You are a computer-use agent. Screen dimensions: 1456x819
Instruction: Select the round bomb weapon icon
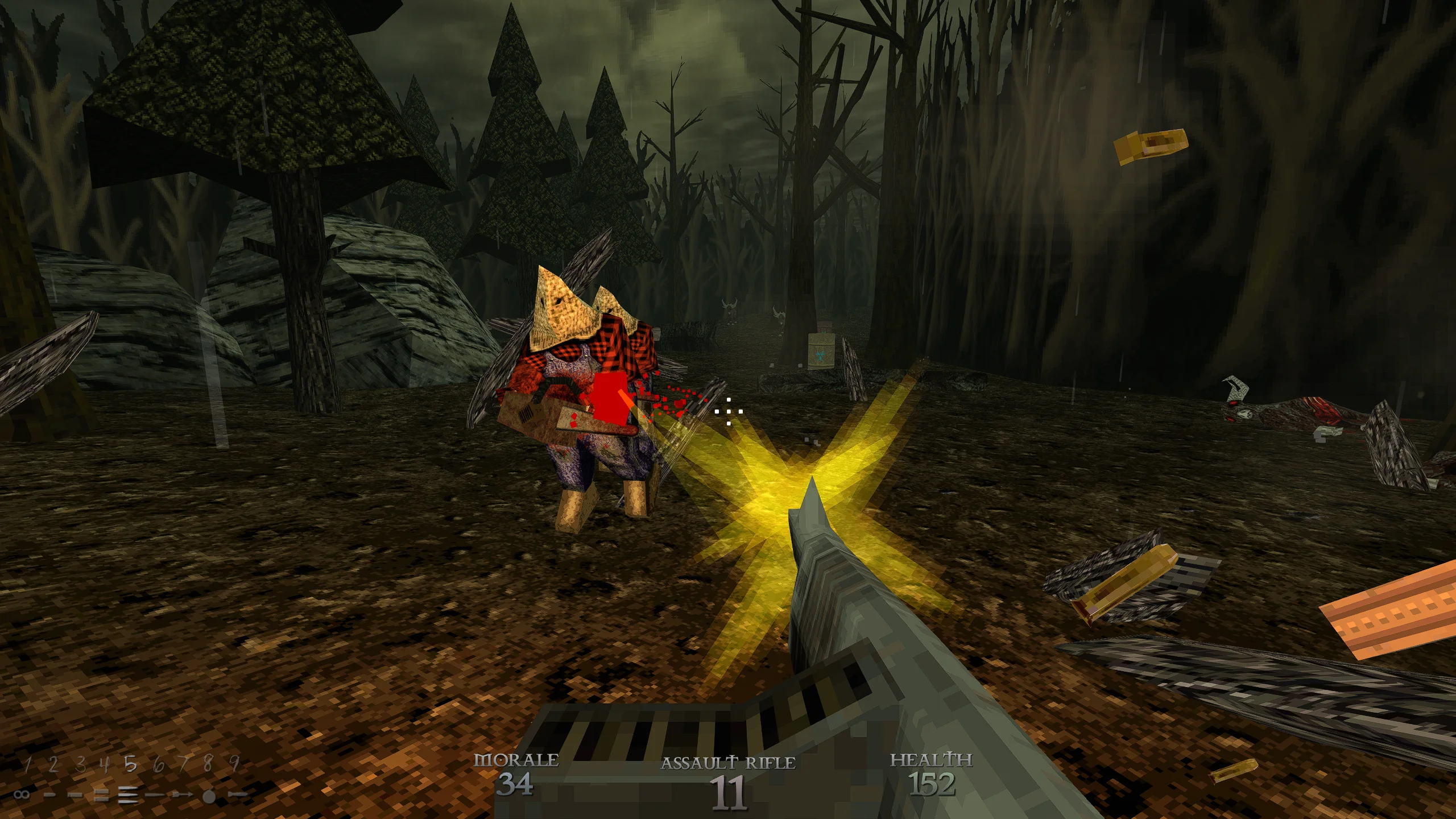pos(209,796)
